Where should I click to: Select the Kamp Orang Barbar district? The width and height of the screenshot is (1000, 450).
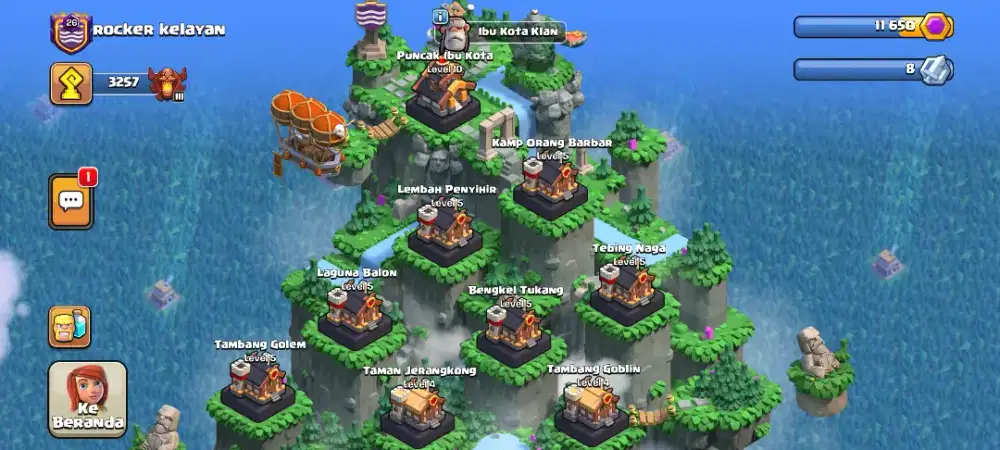click(x=550, y=184)
